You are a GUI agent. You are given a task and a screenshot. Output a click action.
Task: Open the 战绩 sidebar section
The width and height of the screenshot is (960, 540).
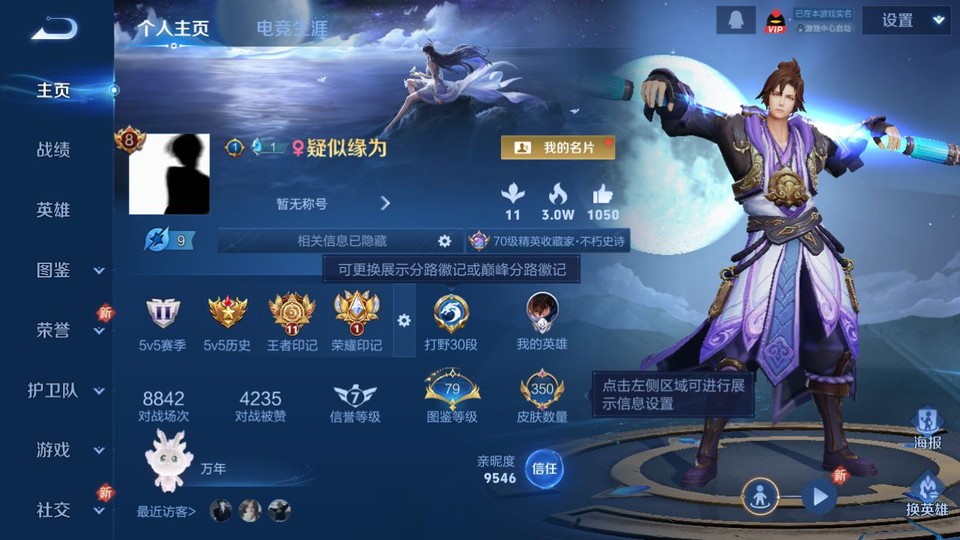[x=54, y=150]
